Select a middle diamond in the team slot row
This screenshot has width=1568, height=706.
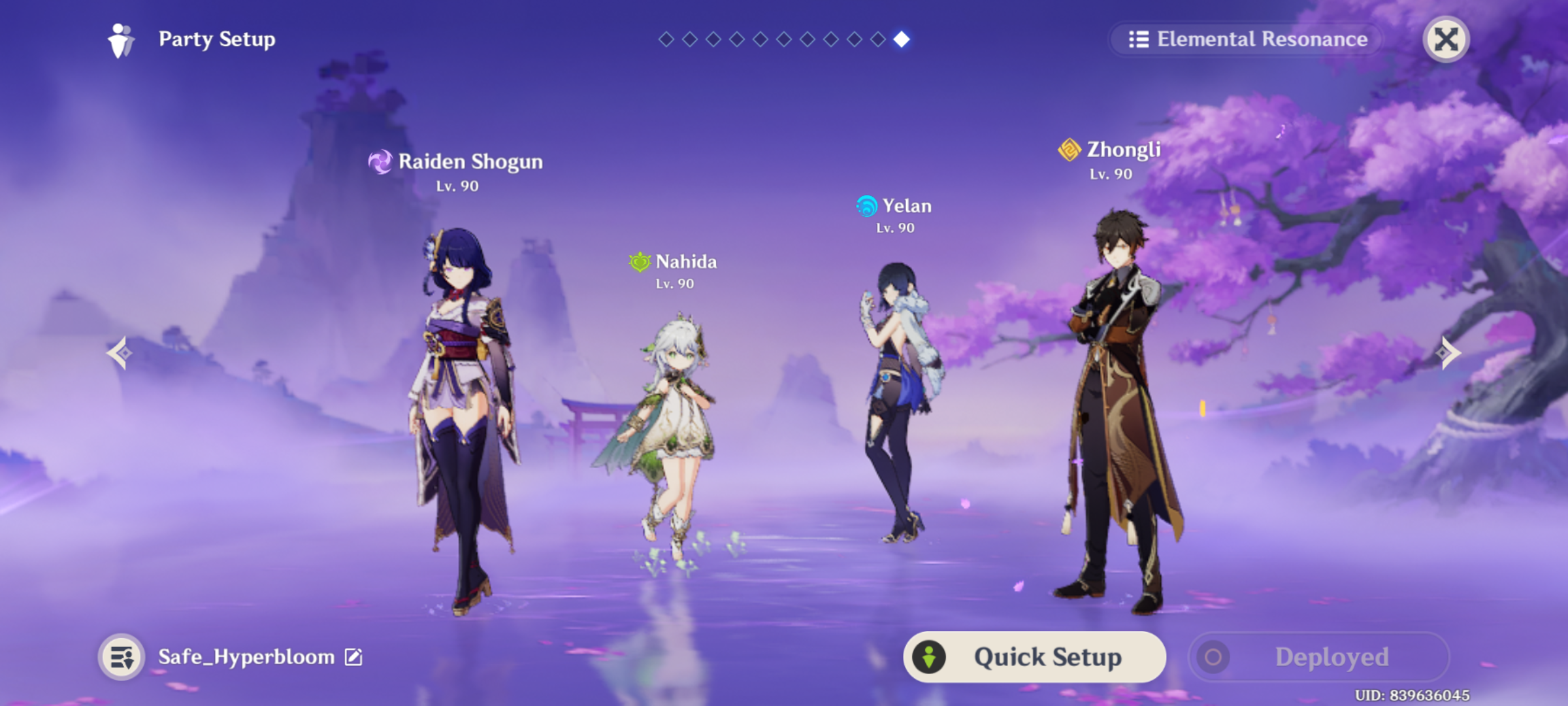(x=784, y=39)
